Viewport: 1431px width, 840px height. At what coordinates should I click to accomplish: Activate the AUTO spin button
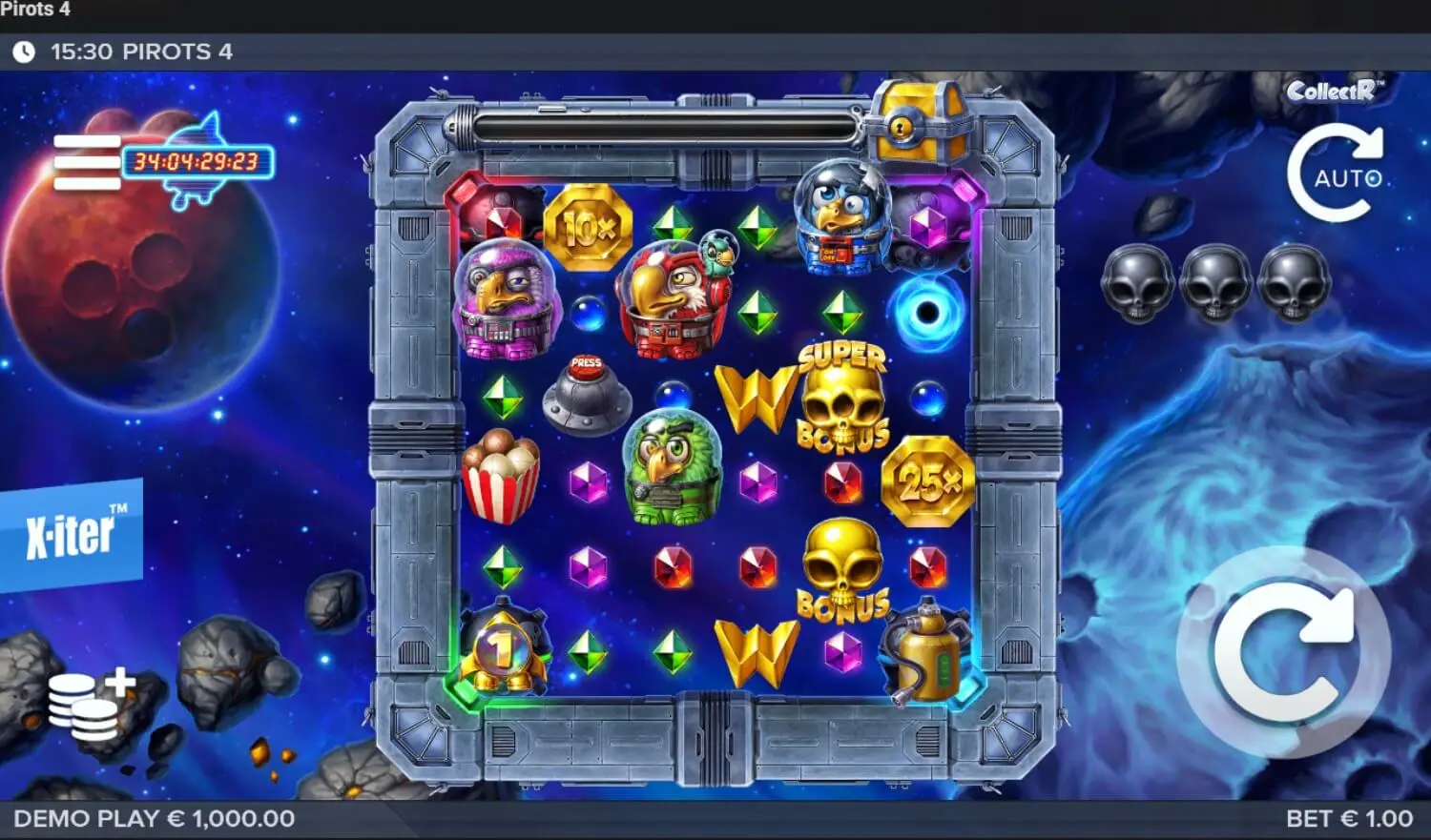click(x=1338, y=175)
